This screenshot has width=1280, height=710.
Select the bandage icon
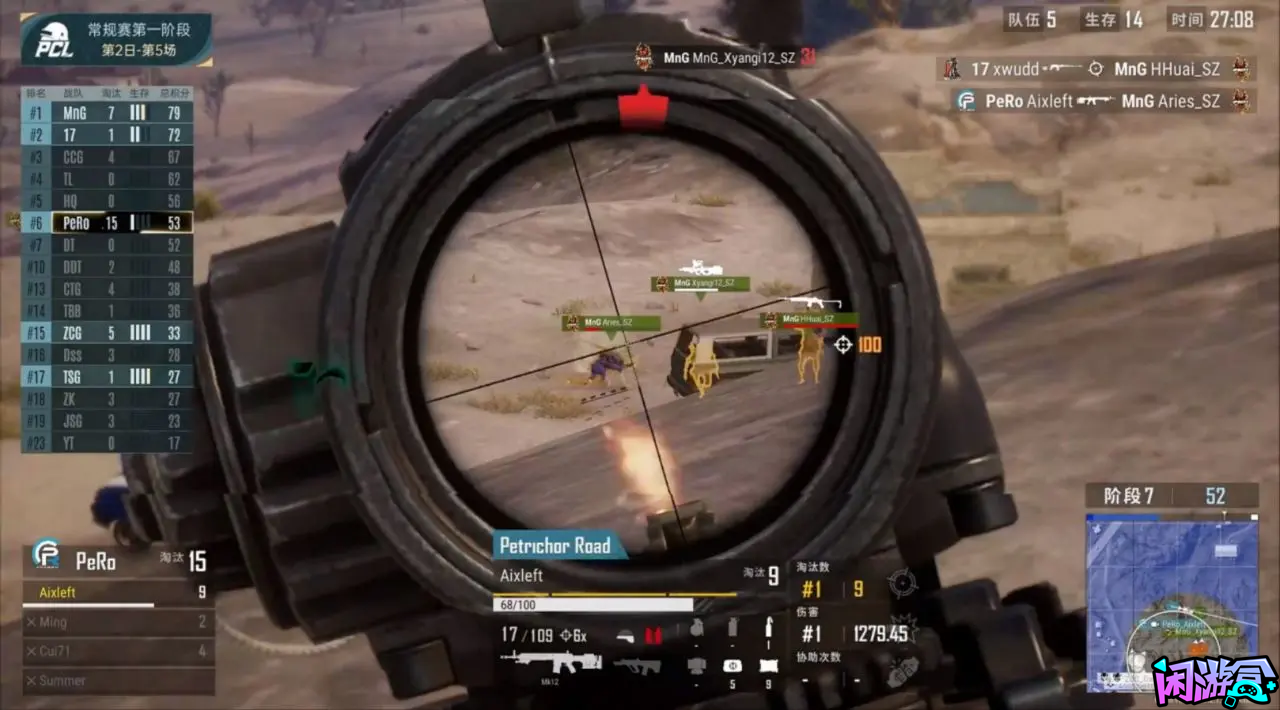(768, 666)
